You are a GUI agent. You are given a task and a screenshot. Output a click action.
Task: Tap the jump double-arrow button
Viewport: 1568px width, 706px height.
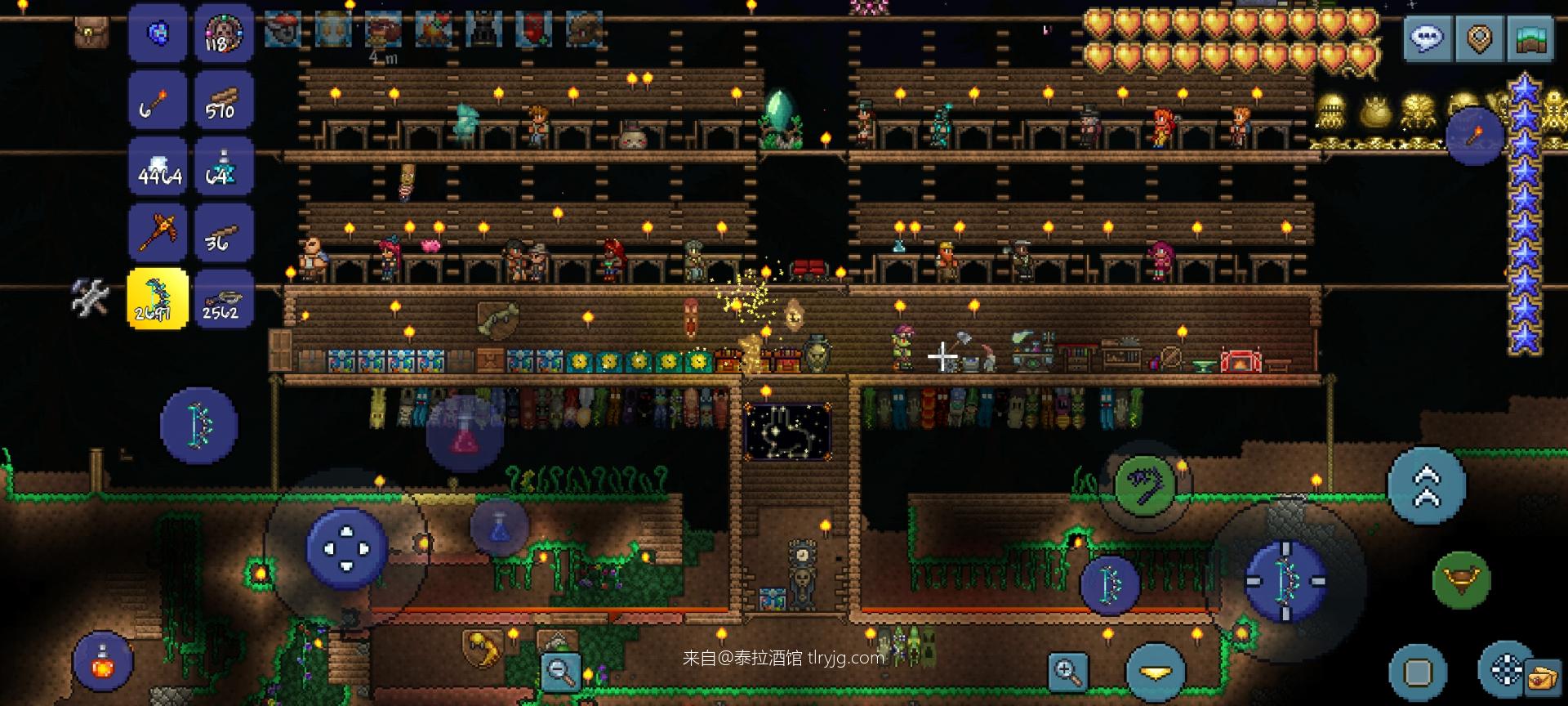1427,485
